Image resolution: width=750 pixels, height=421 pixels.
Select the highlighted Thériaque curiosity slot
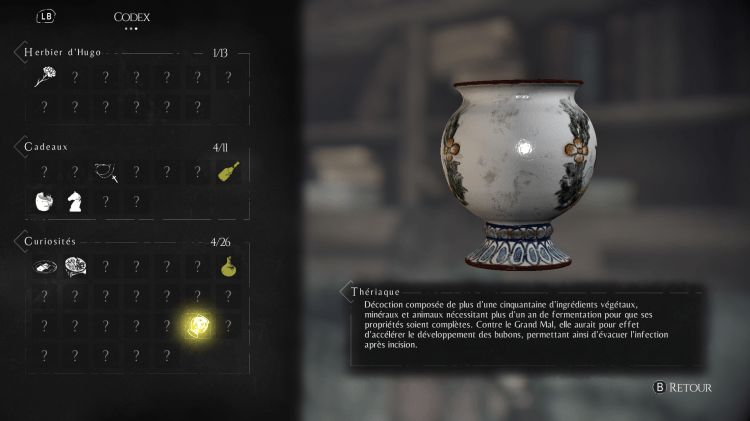pos(197,325)
